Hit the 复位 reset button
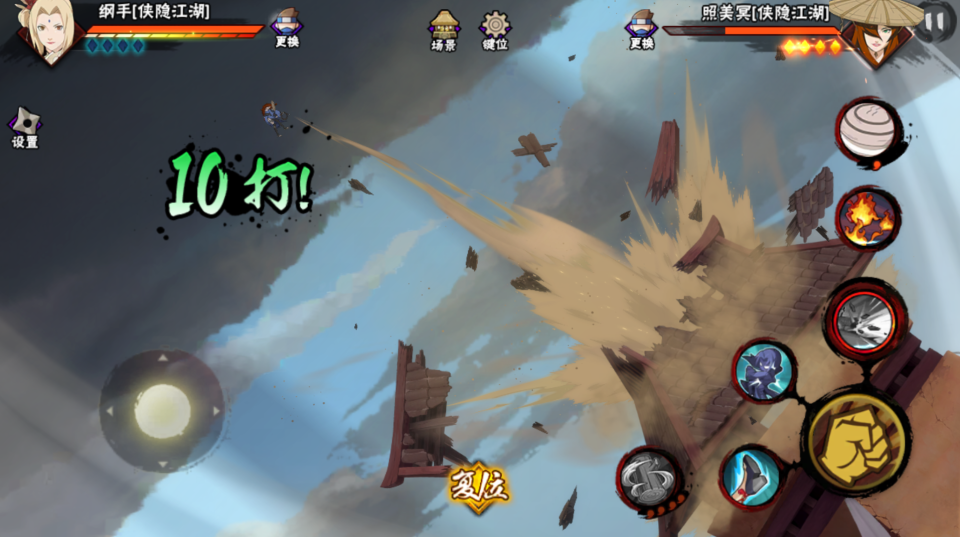This screenshot has width=960, height=537. click(x=479, y=487)
